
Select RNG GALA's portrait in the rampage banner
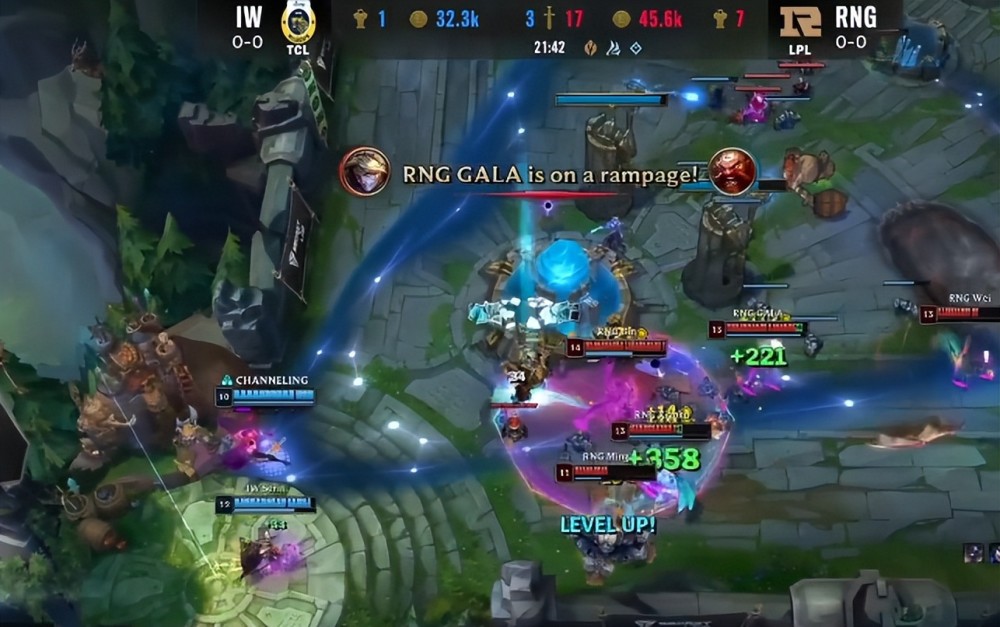(365, 172)
